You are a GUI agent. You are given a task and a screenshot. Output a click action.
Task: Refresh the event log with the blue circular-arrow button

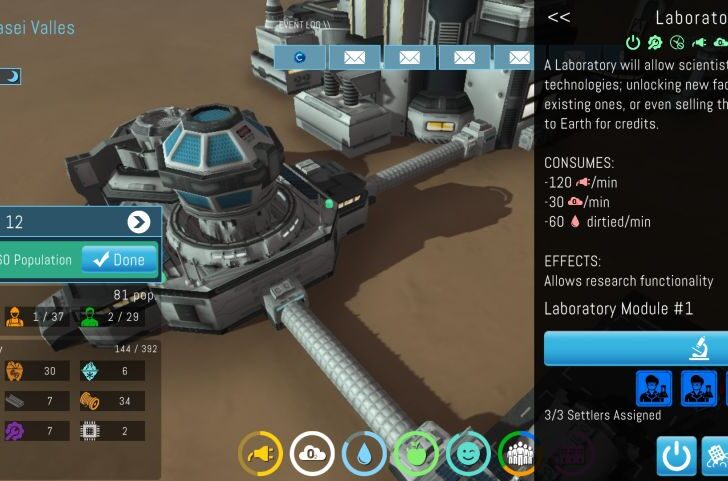(299, 58)
